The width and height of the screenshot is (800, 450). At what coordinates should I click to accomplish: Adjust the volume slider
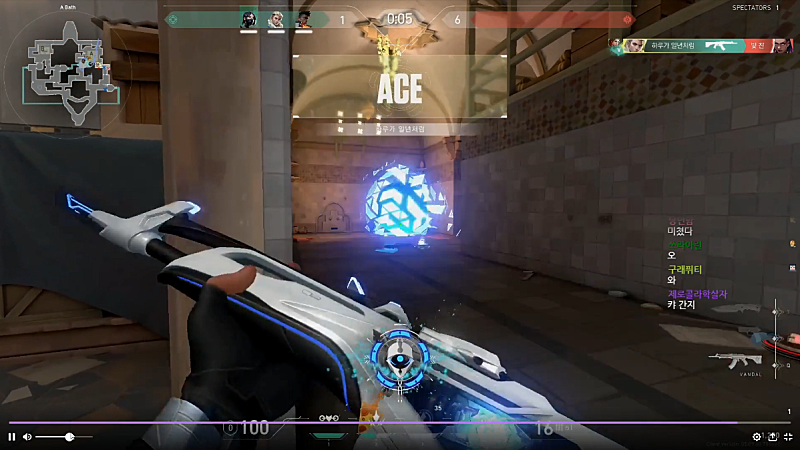tap(69, 437)
